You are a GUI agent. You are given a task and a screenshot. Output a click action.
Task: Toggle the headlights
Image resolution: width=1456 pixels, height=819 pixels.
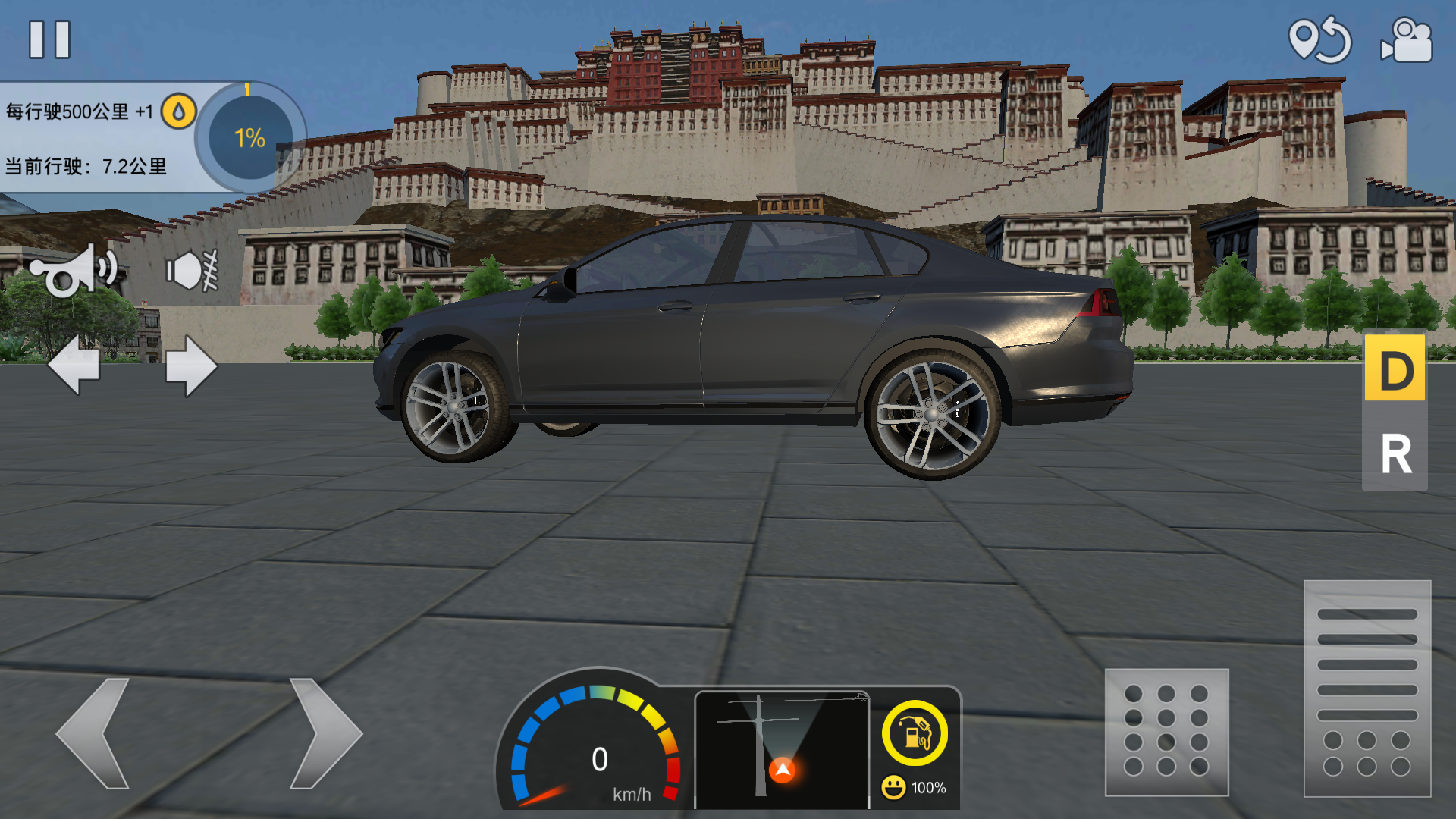(x=192, y=271)
